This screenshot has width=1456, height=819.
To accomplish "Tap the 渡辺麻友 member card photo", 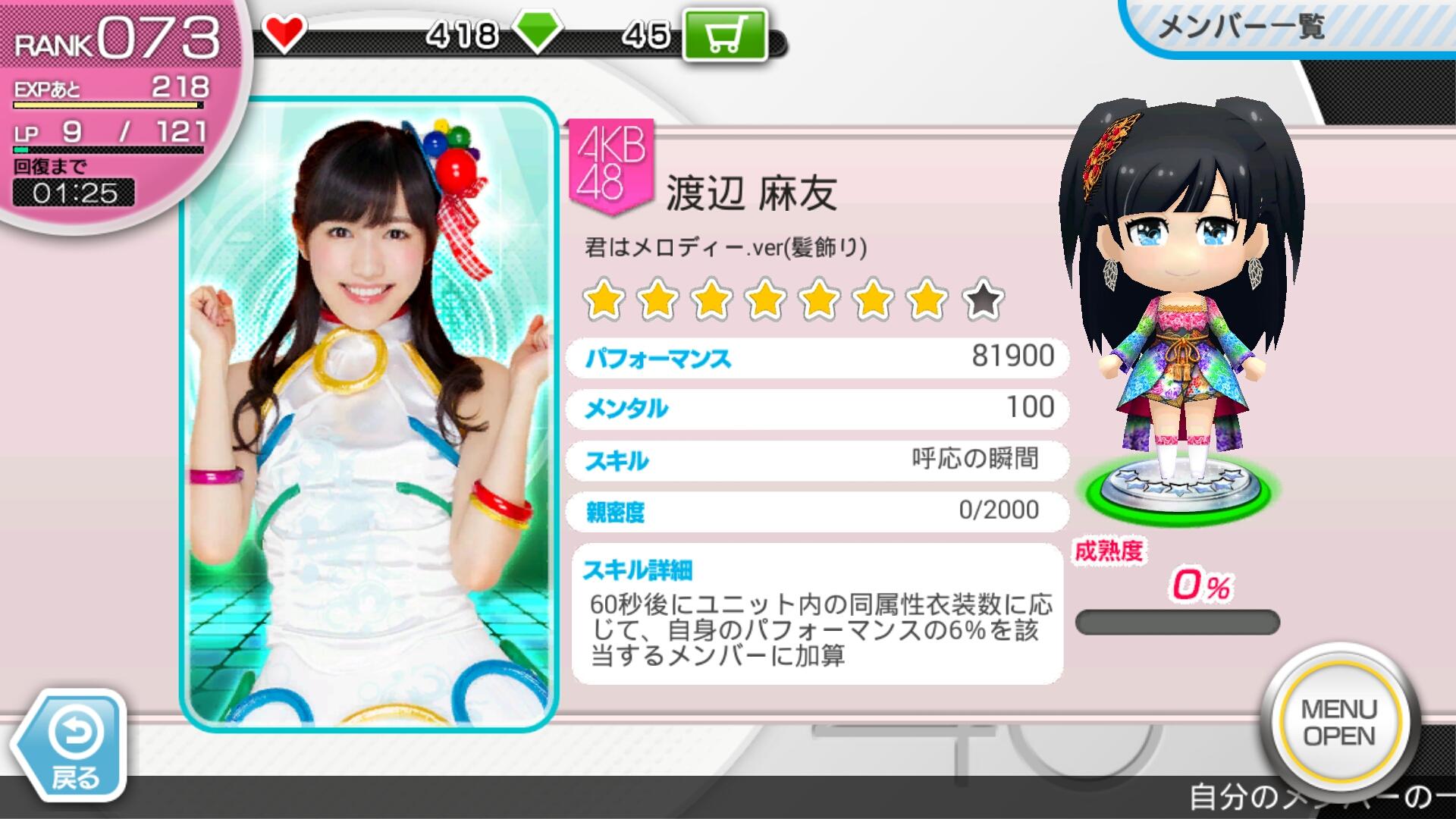I will (x=369, y=414).
